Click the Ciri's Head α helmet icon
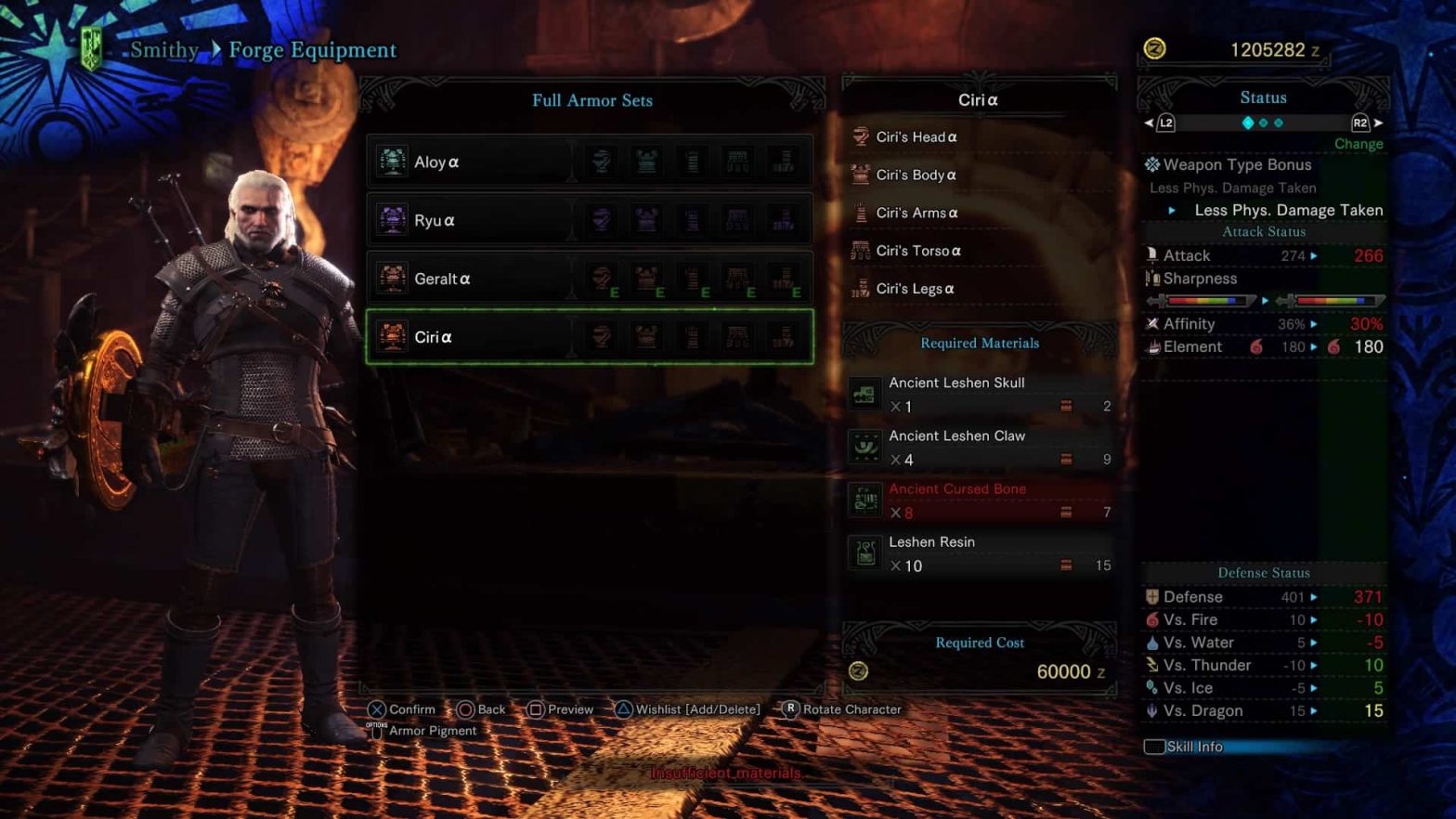Viewport: 1456px width, 819px height. pos(864,136)
